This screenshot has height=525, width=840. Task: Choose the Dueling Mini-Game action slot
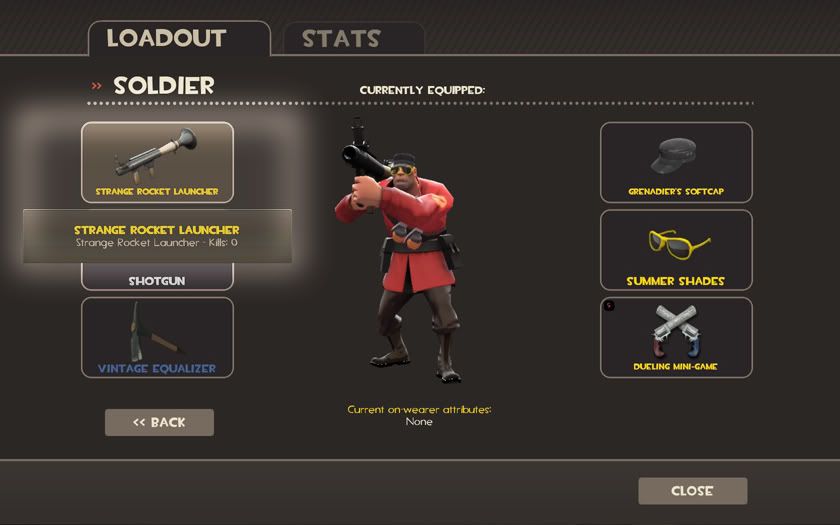(676, 337)
